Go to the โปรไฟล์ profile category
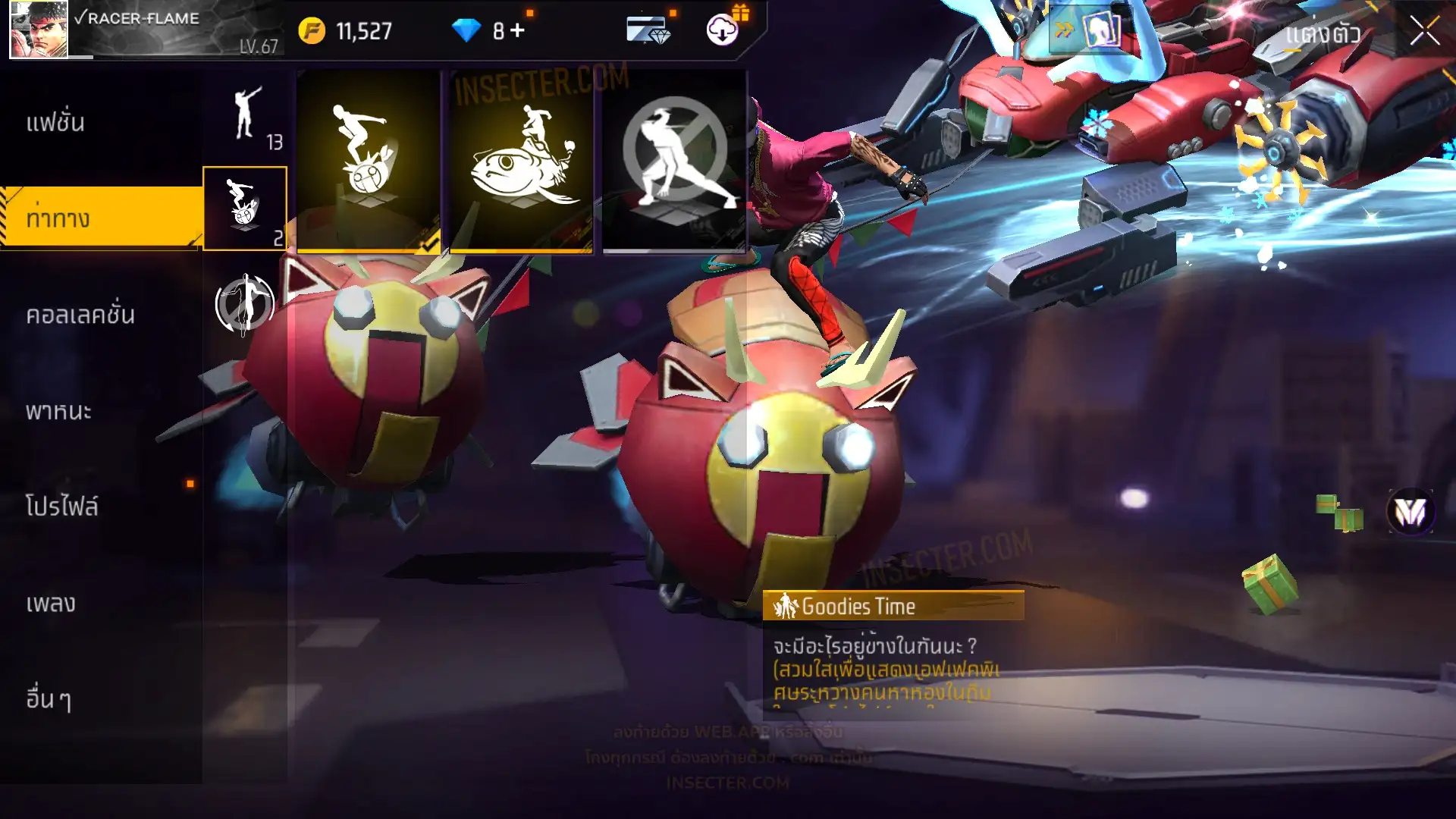Viewport: 1456px width, 819px height. point(62,507)
